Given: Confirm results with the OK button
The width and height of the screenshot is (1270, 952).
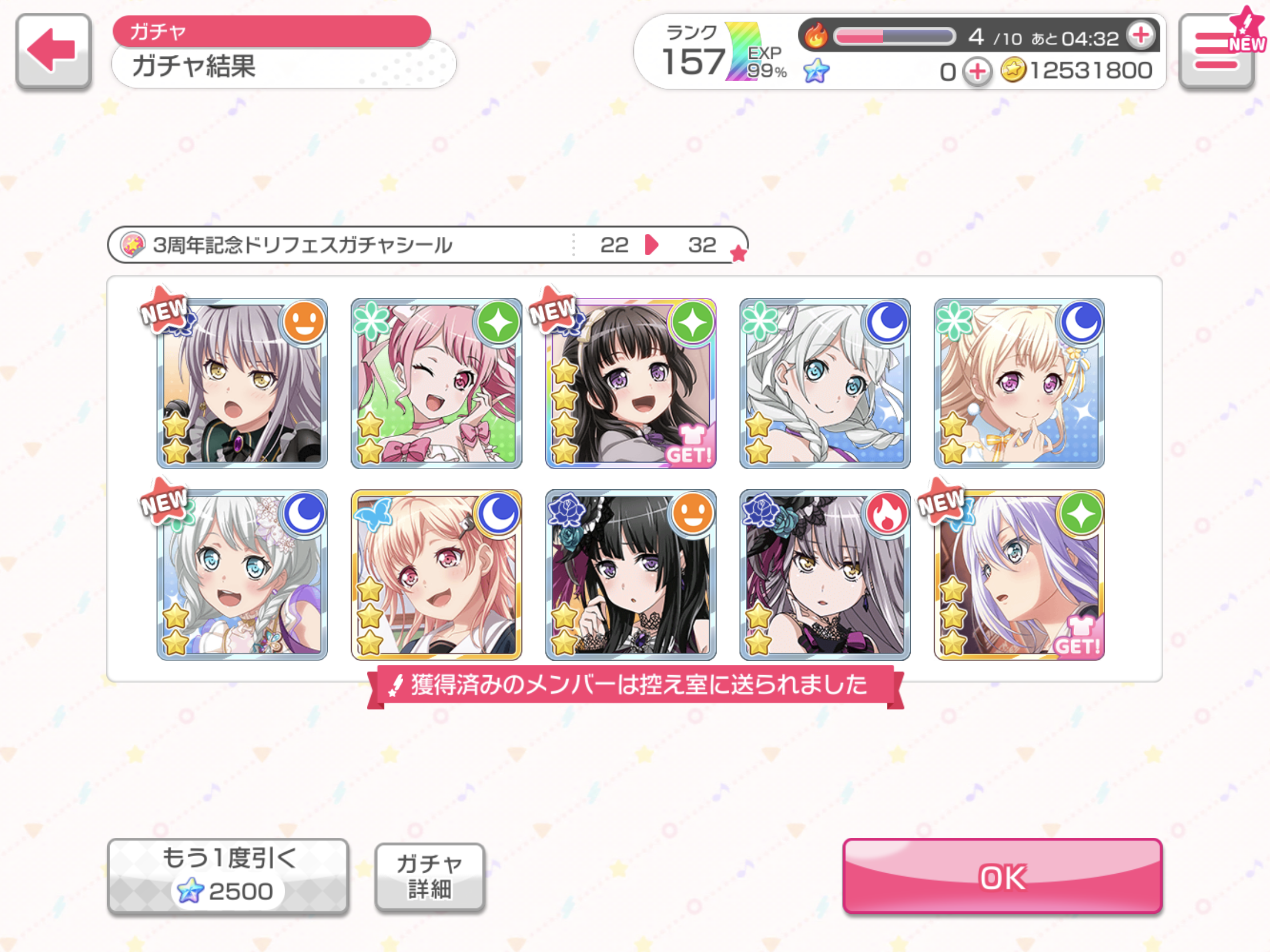Looking at the screenshot, I should [1002, 876].
